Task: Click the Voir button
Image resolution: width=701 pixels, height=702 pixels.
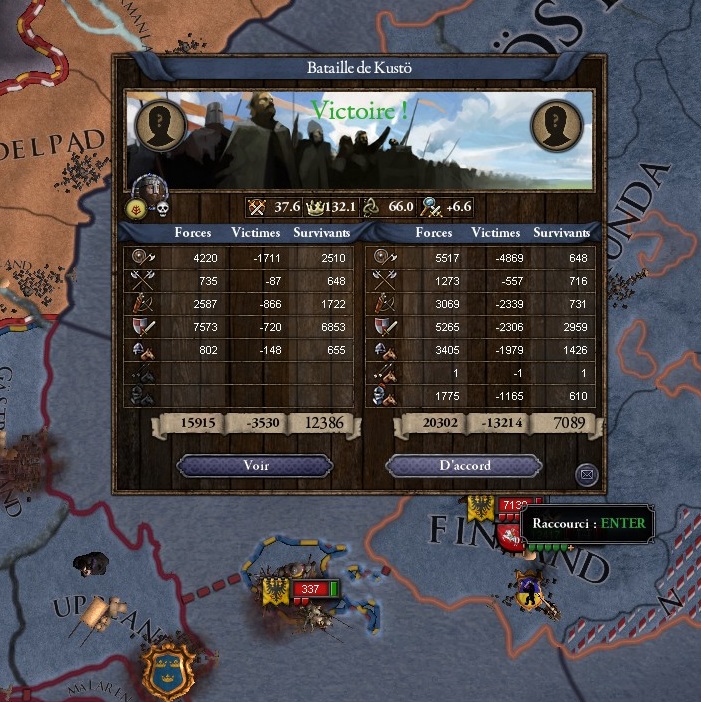Action: pos(255,466)
